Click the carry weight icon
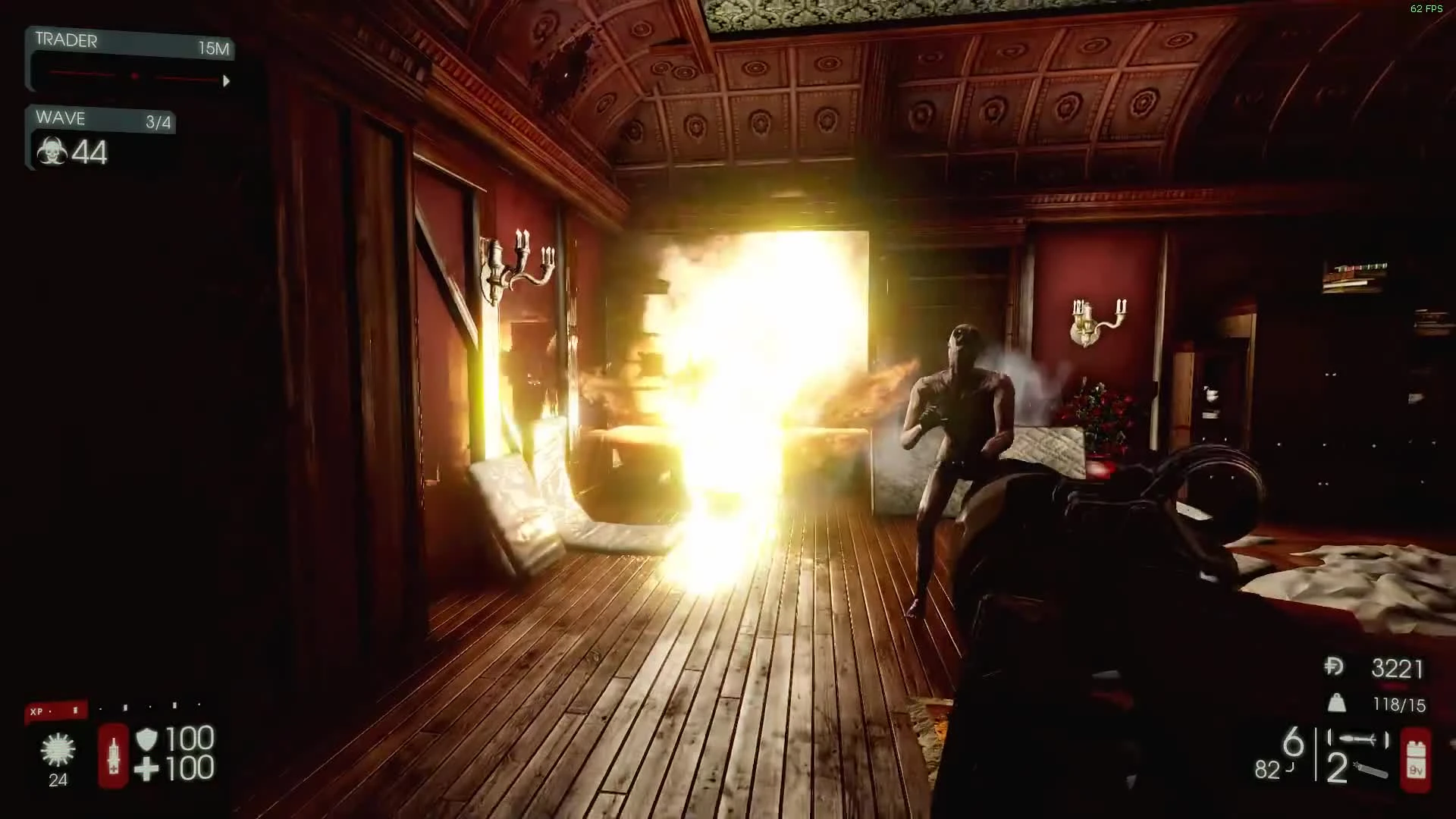 pos(1337,704)
